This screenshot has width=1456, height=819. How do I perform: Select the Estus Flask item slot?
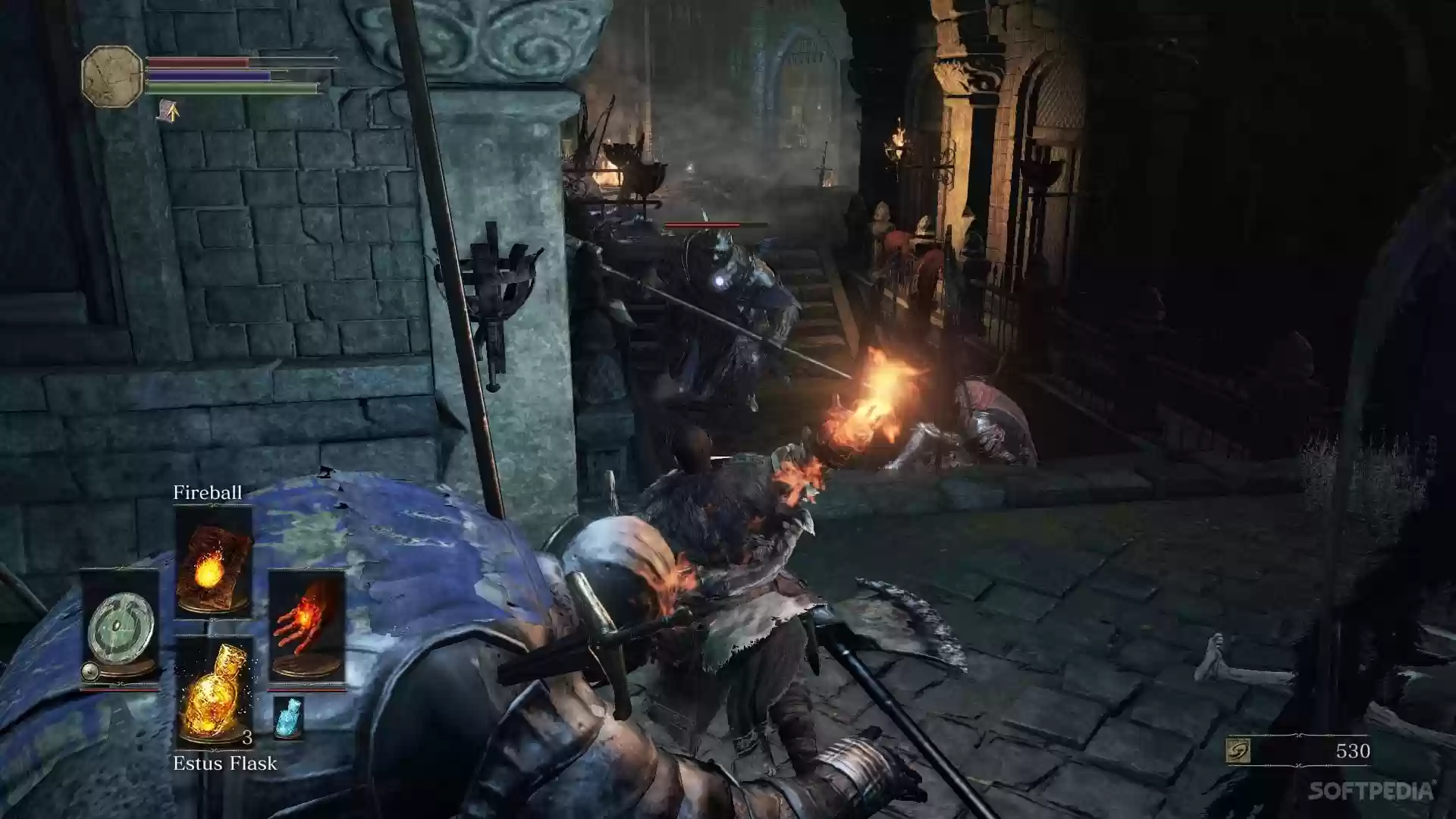pyautogui.click(x=213, y=692)
